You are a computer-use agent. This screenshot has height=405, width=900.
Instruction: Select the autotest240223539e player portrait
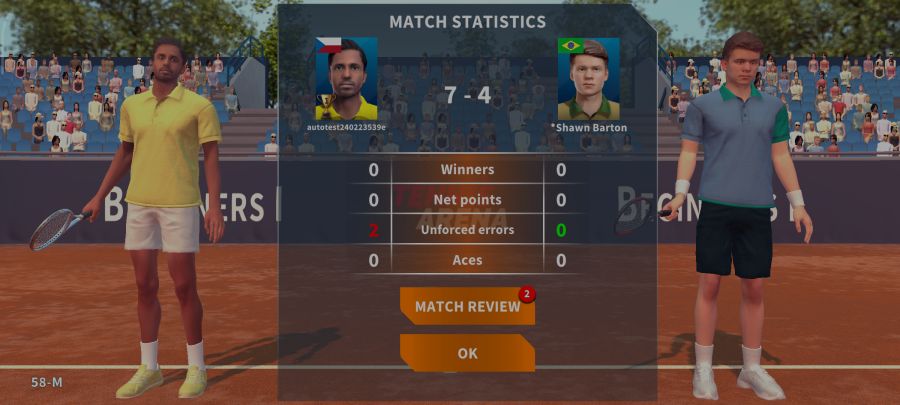point(347,80)
